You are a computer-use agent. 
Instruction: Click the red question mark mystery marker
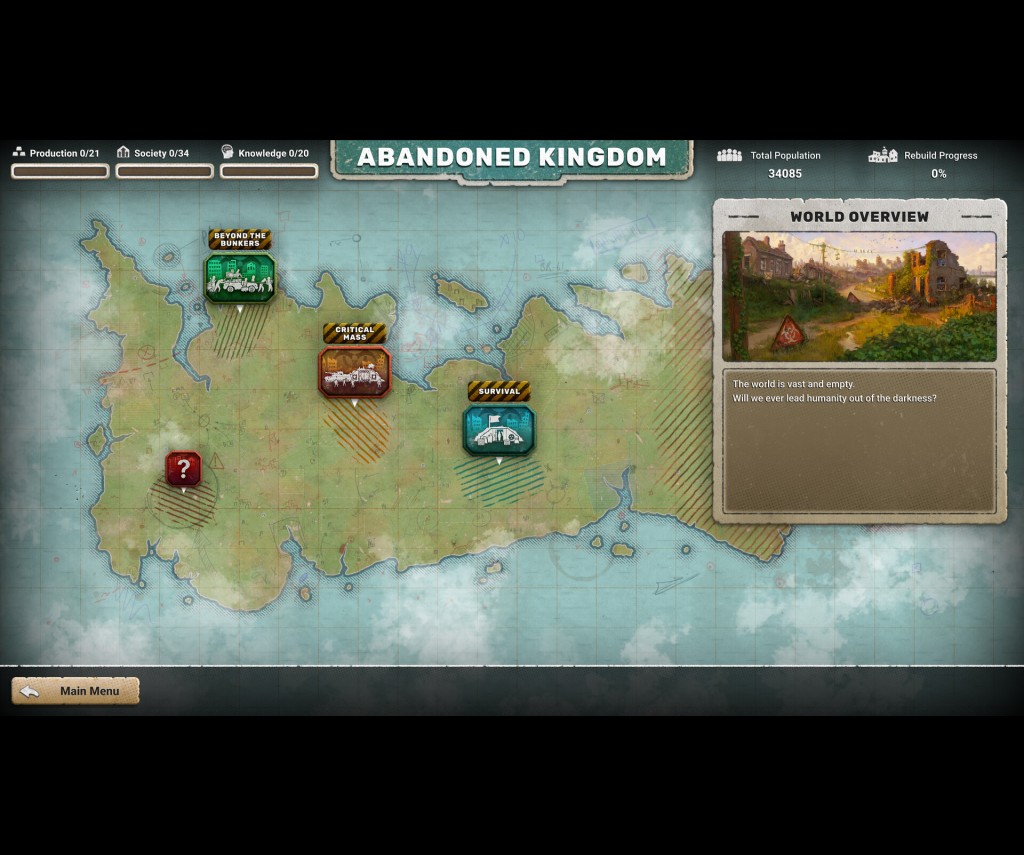click(183, 468)
